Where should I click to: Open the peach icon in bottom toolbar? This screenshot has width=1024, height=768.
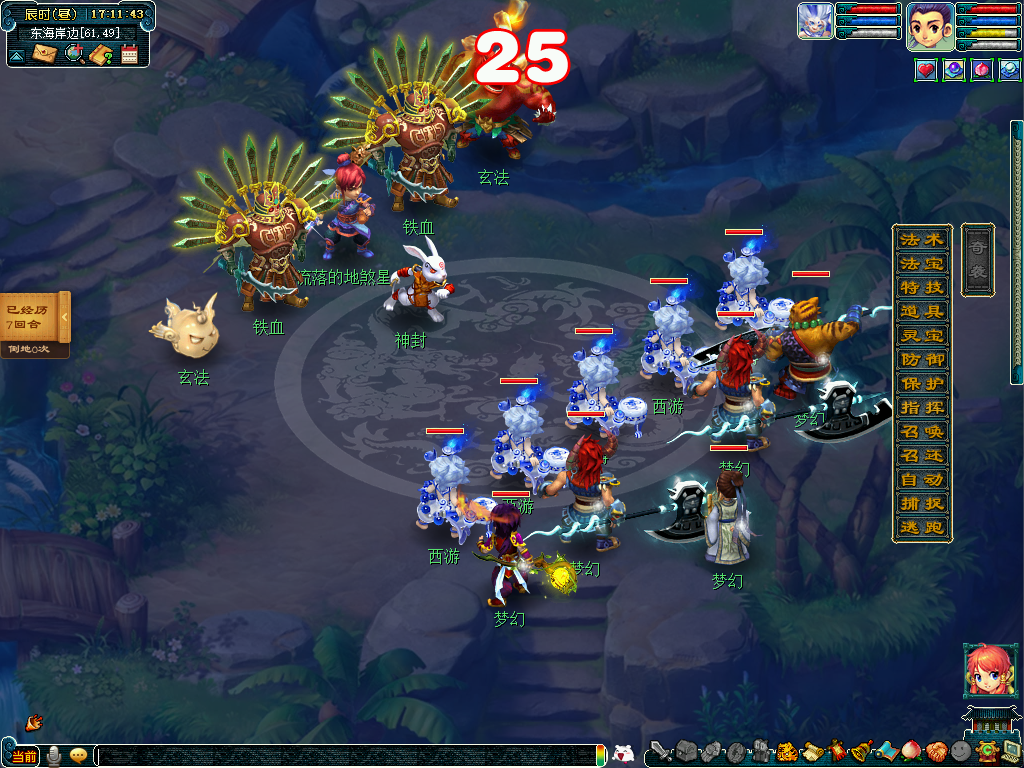910,751
